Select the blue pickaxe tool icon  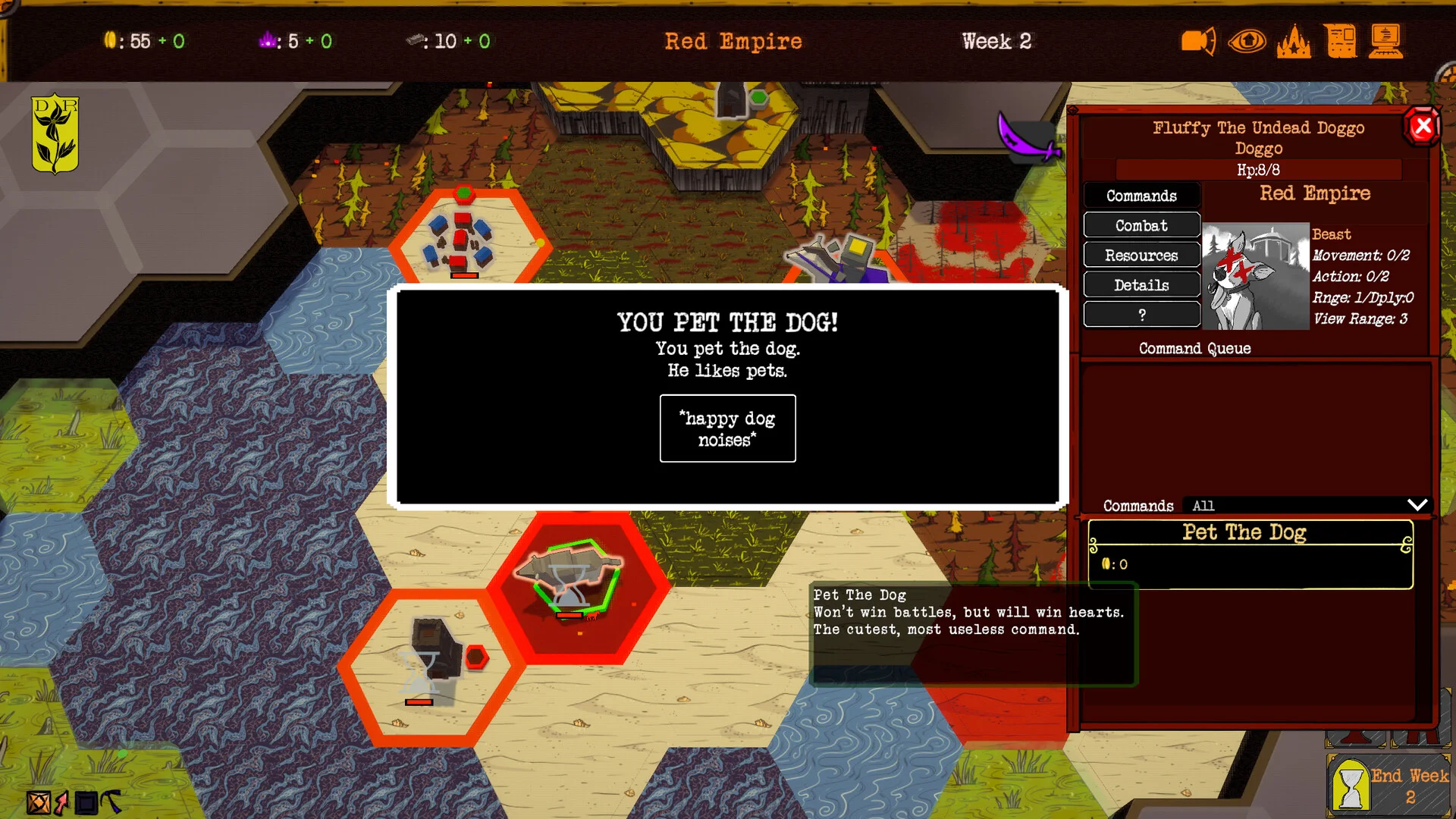click(111, 801)
